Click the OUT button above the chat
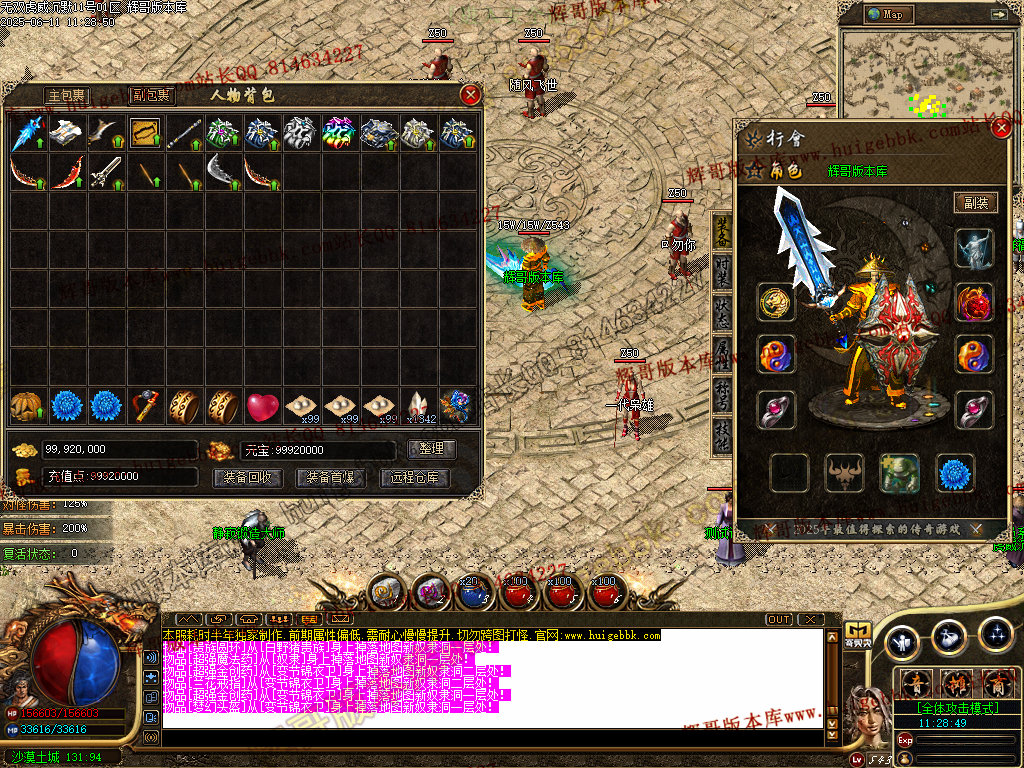 [779, 619]
